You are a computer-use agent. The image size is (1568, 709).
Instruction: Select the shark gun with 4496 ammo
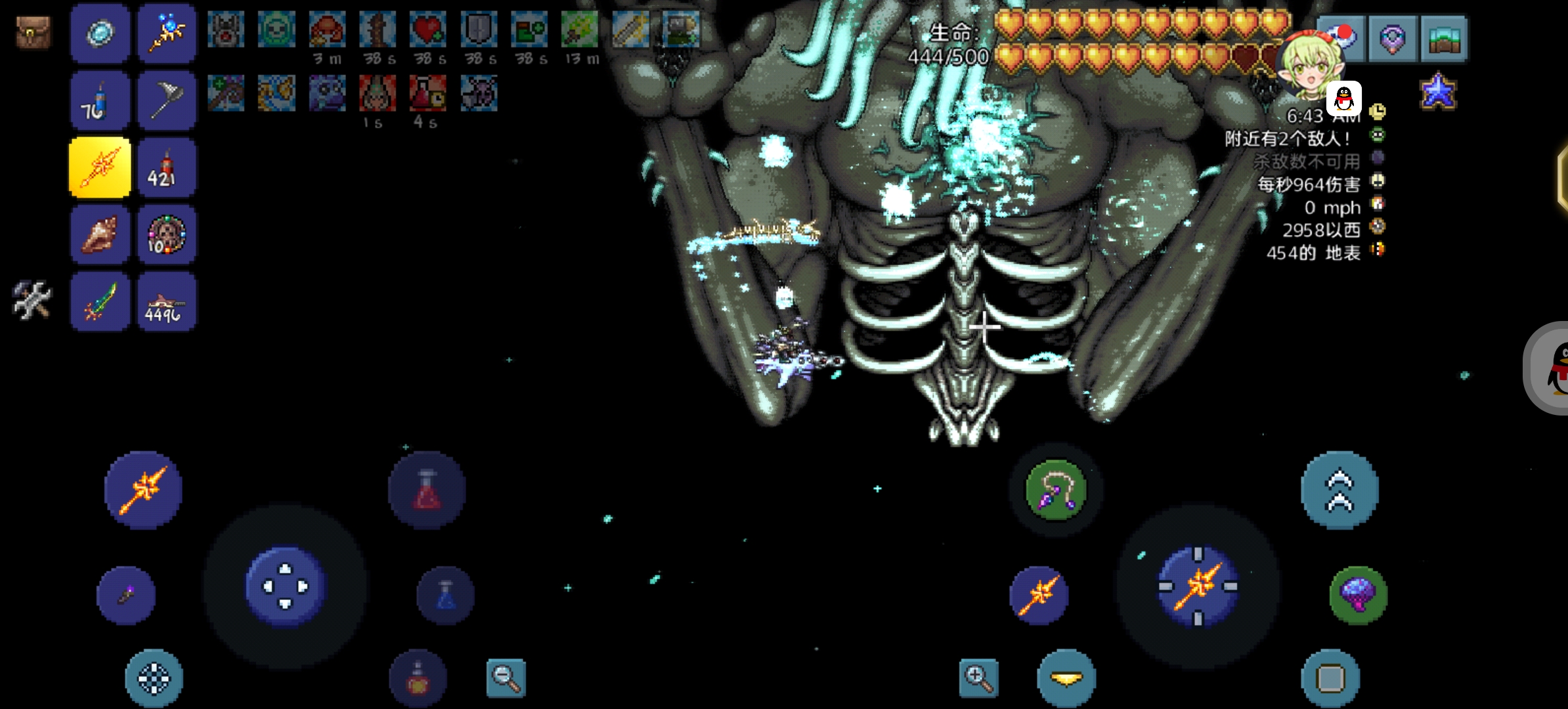tap(167, 302)
